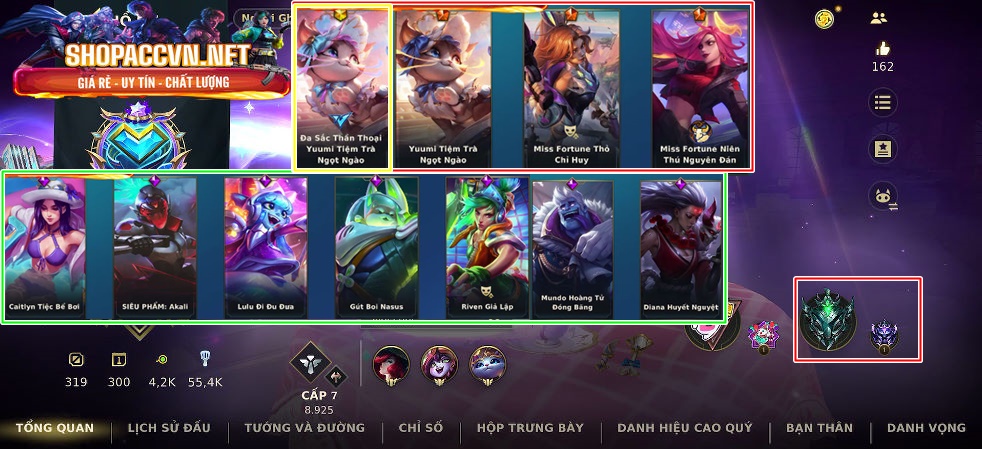Viewport: 982px width, 449px height.
Task: Go to the Tướng Và Đường tab
Action: [x=304, y=428]
